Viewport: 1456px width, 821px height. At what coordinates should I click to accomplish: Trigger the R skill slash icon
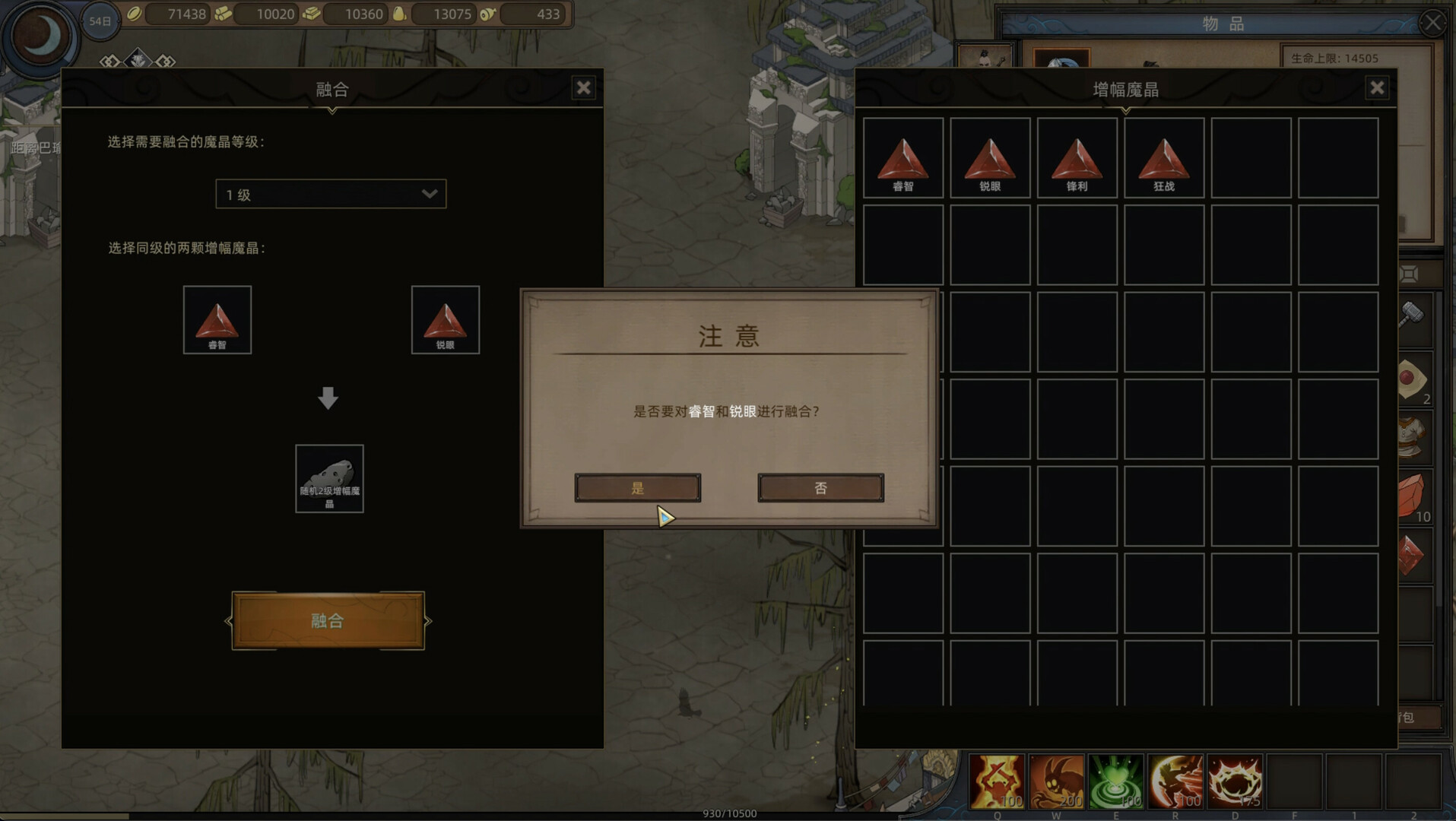(x=1175, y=781)
